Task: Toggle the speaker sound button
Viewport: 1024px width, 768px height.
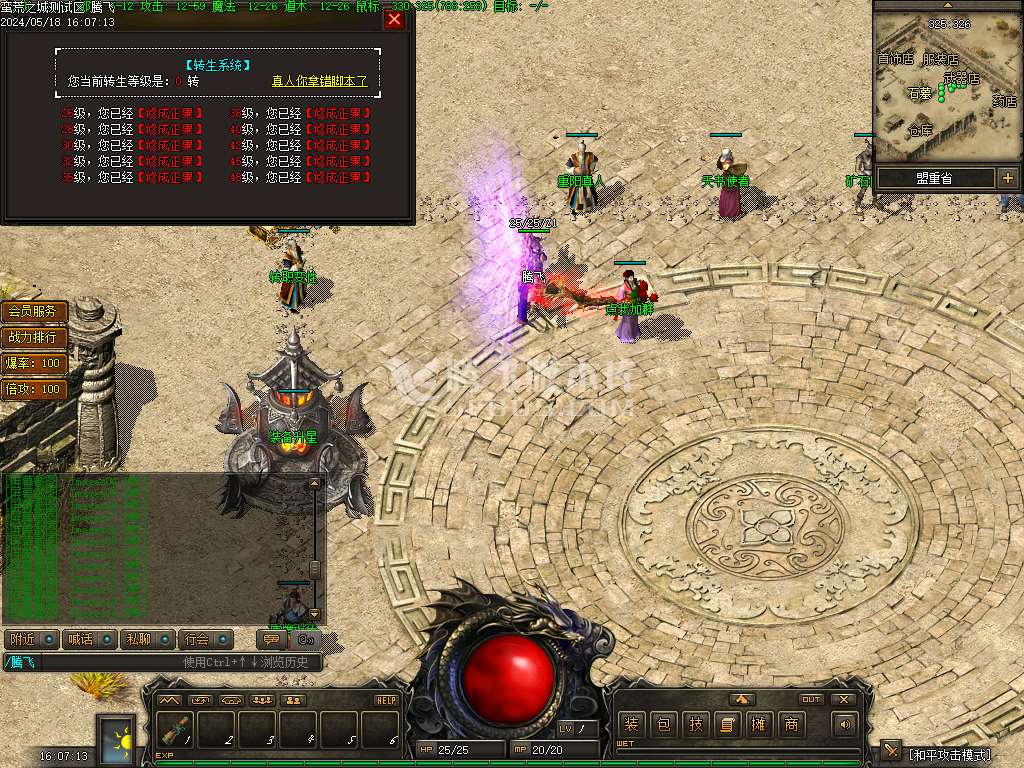Action: pos(845,724)
